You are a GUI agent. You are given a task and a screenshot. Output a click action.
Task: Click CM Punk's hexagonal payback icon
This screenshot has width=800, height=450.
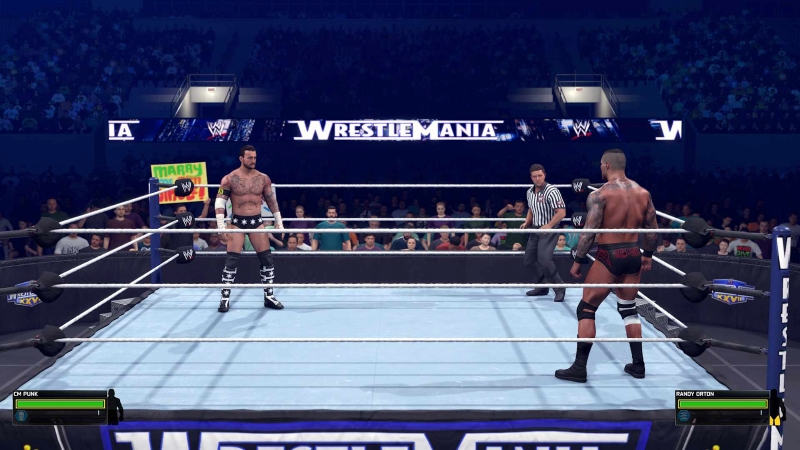coord(21,415)
